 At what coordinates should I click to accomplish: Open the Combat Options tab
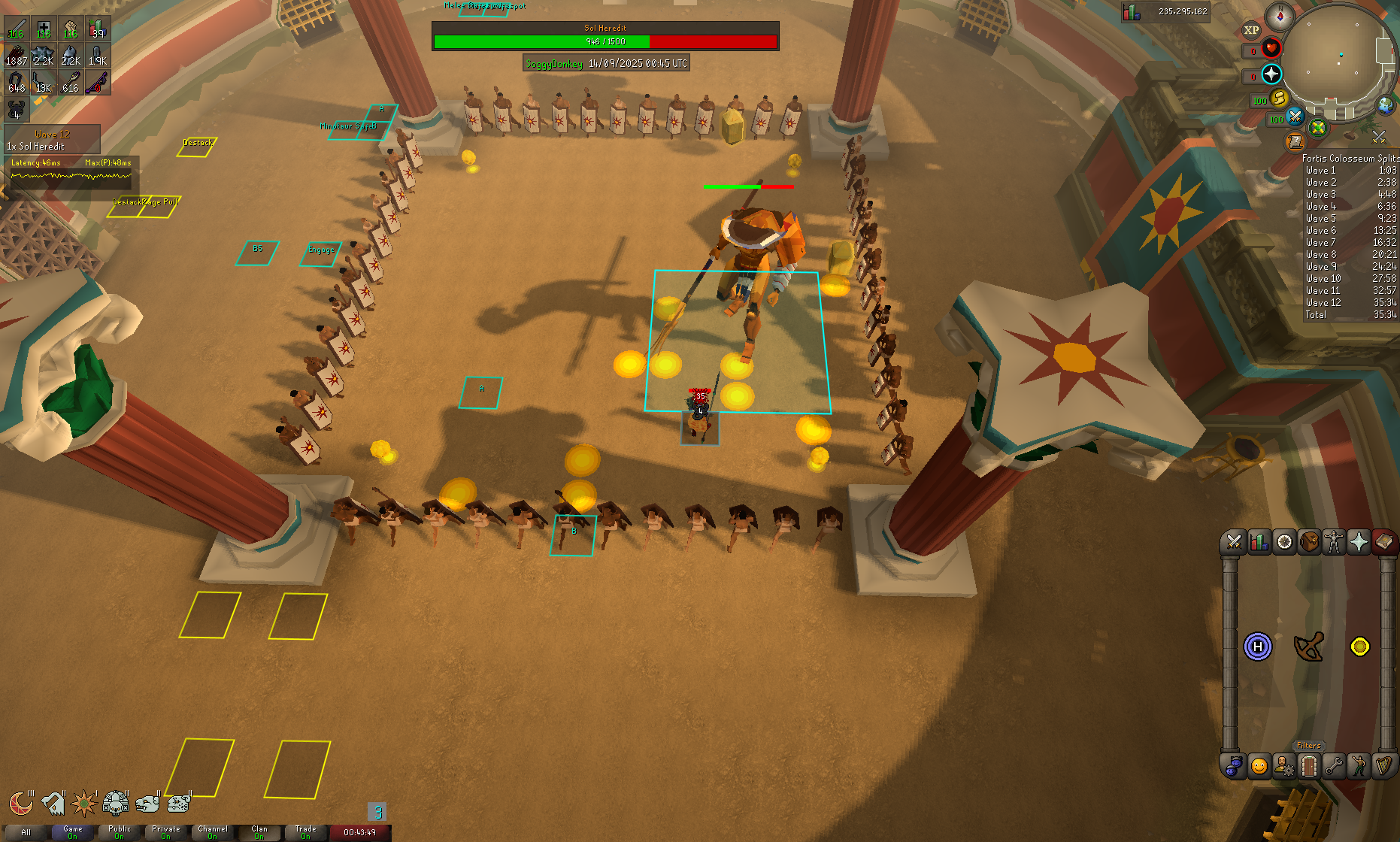[x=1234, y=542]
